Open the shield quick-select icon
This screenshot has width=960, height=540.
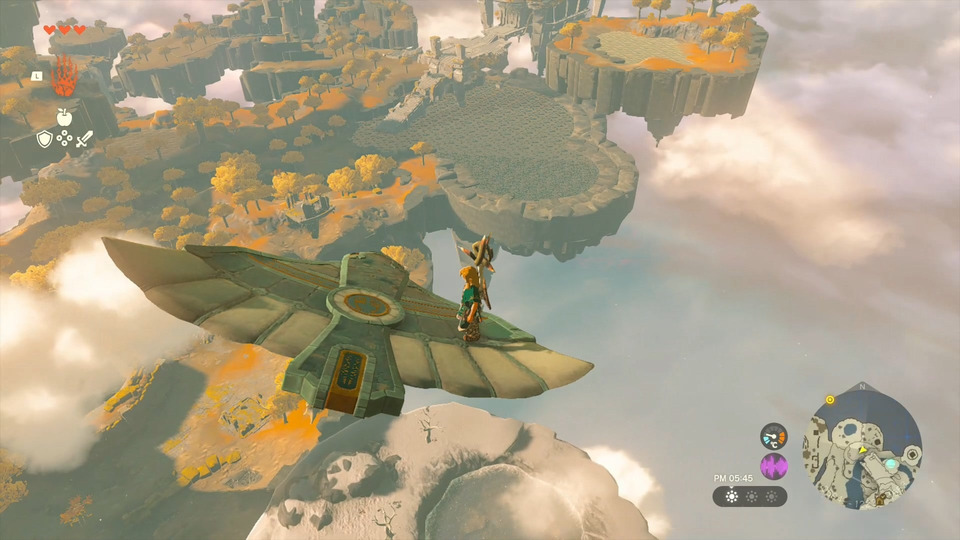point(44,139)
